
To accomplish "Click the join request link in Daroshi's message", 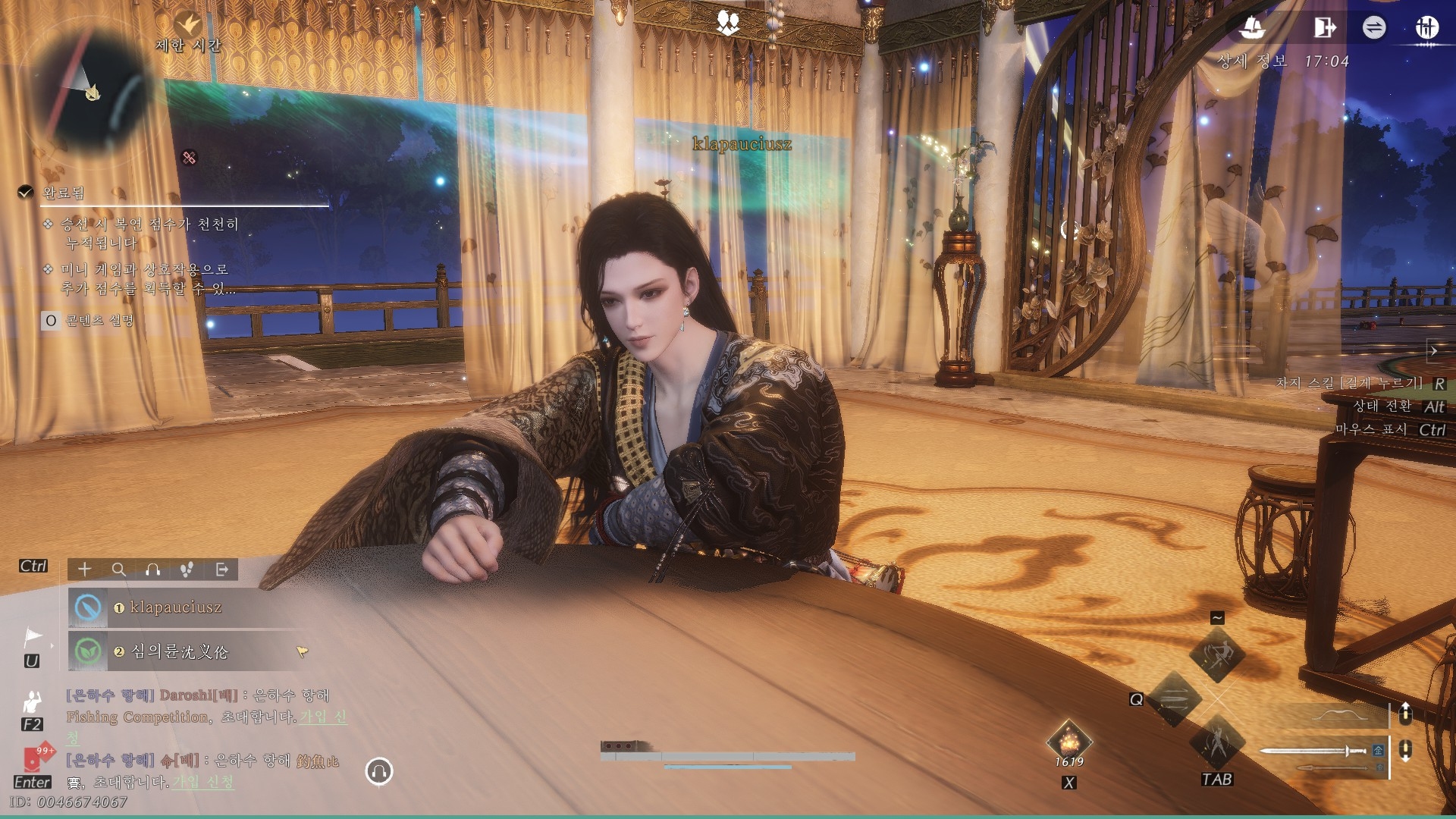I will point(323,717).
